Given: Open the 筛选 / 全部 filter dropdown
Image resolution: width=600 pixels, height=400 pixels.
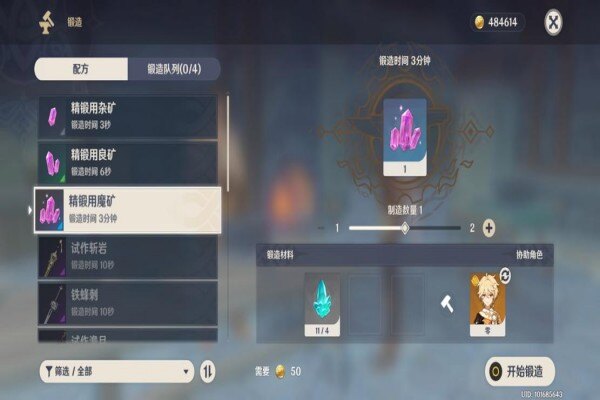Looking at the screenshot, I should 116,371.
